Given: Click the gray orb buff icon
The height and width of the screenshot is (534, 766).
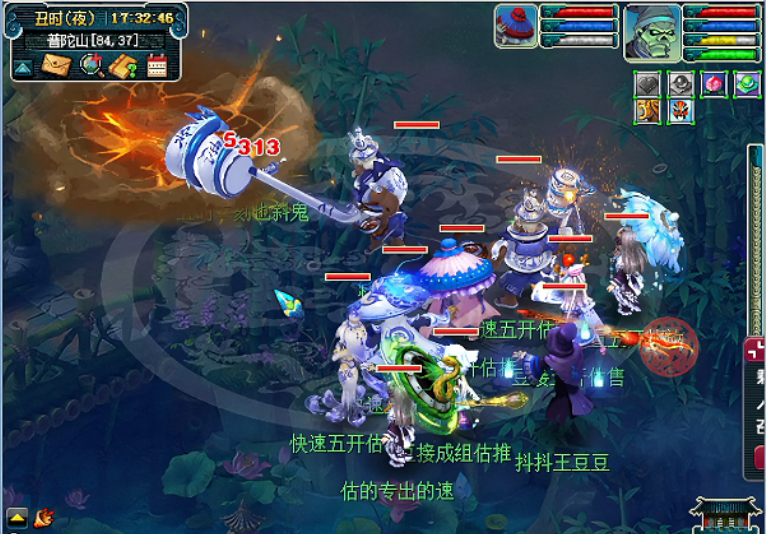Looking at the screenshot, I should (680, 84).
